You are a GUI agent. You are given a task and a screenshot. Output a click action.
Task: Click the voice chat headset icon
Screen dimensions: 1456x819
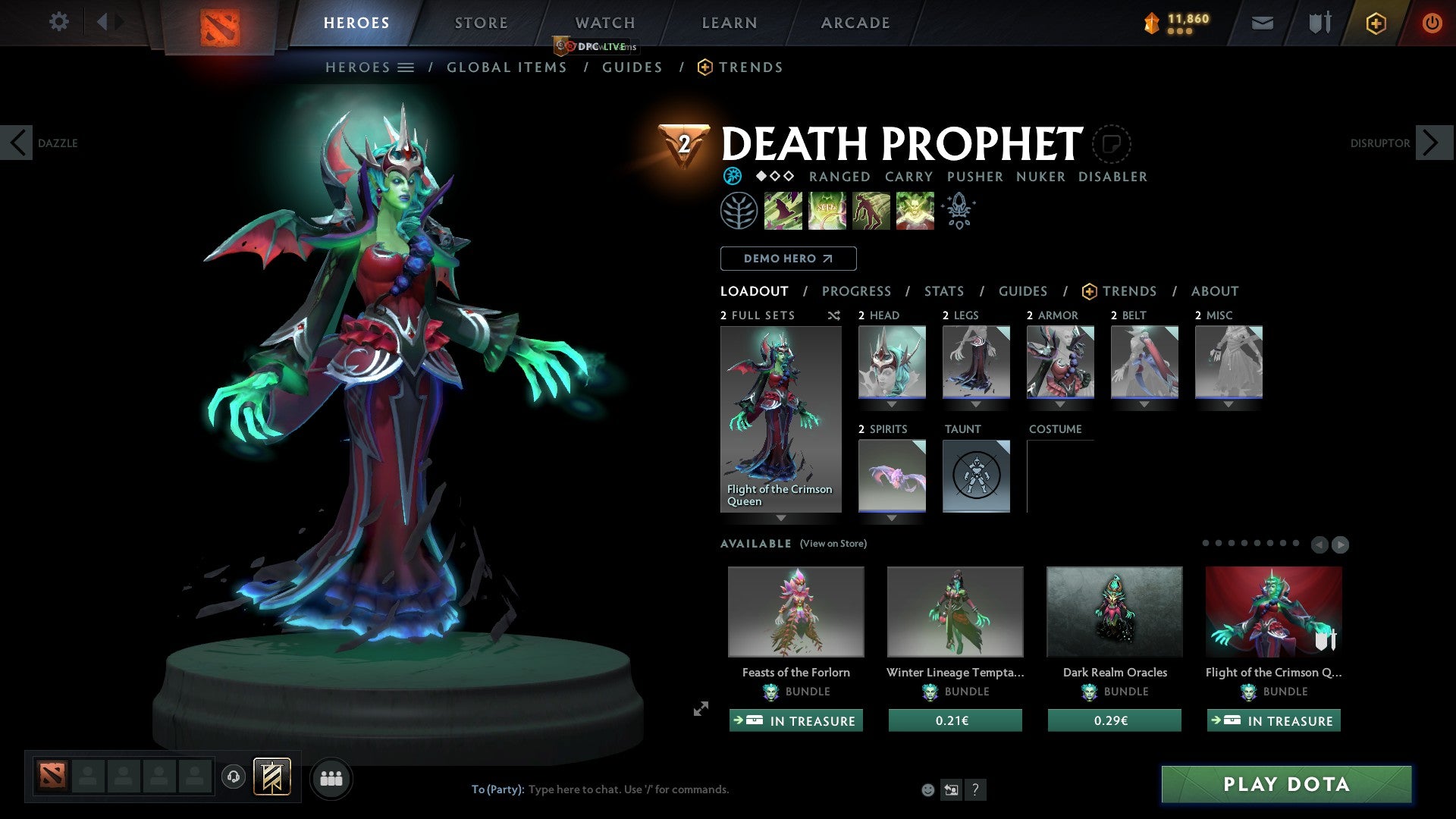[233, 777]
